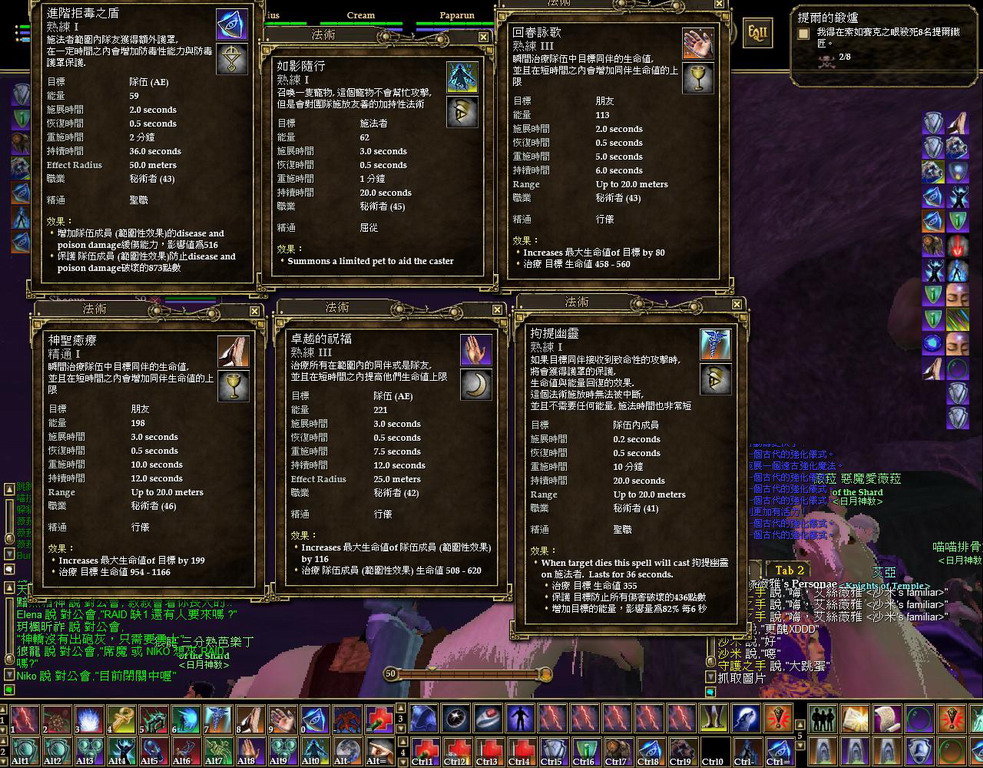
Task: Click the glowing figure icon in 如影隨行
Action: tap(461, 76)
